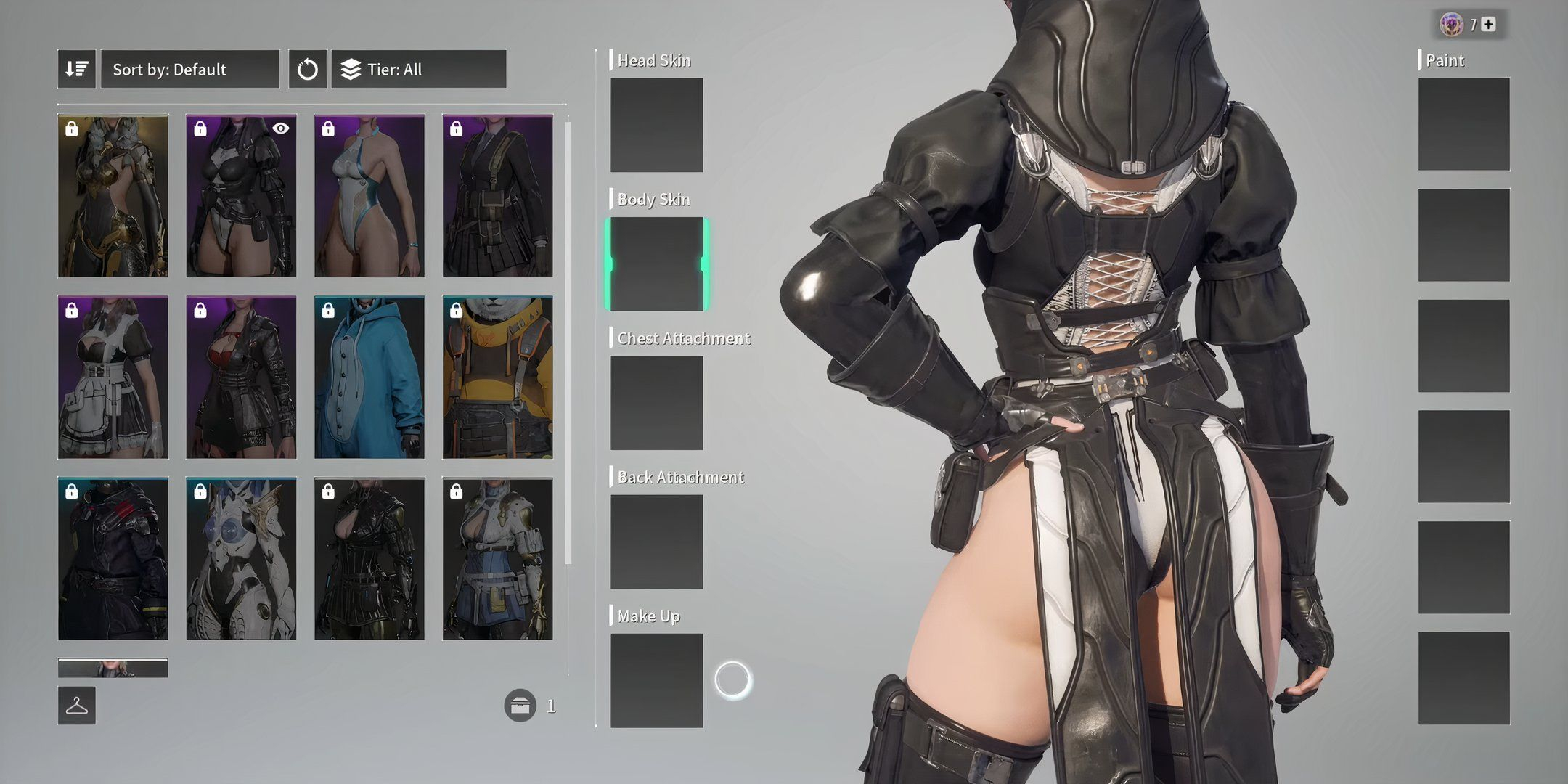Open the Make Up slot
Image resolution: width=1568 pixels, height=784 pixels.
(x=656, y=680)
